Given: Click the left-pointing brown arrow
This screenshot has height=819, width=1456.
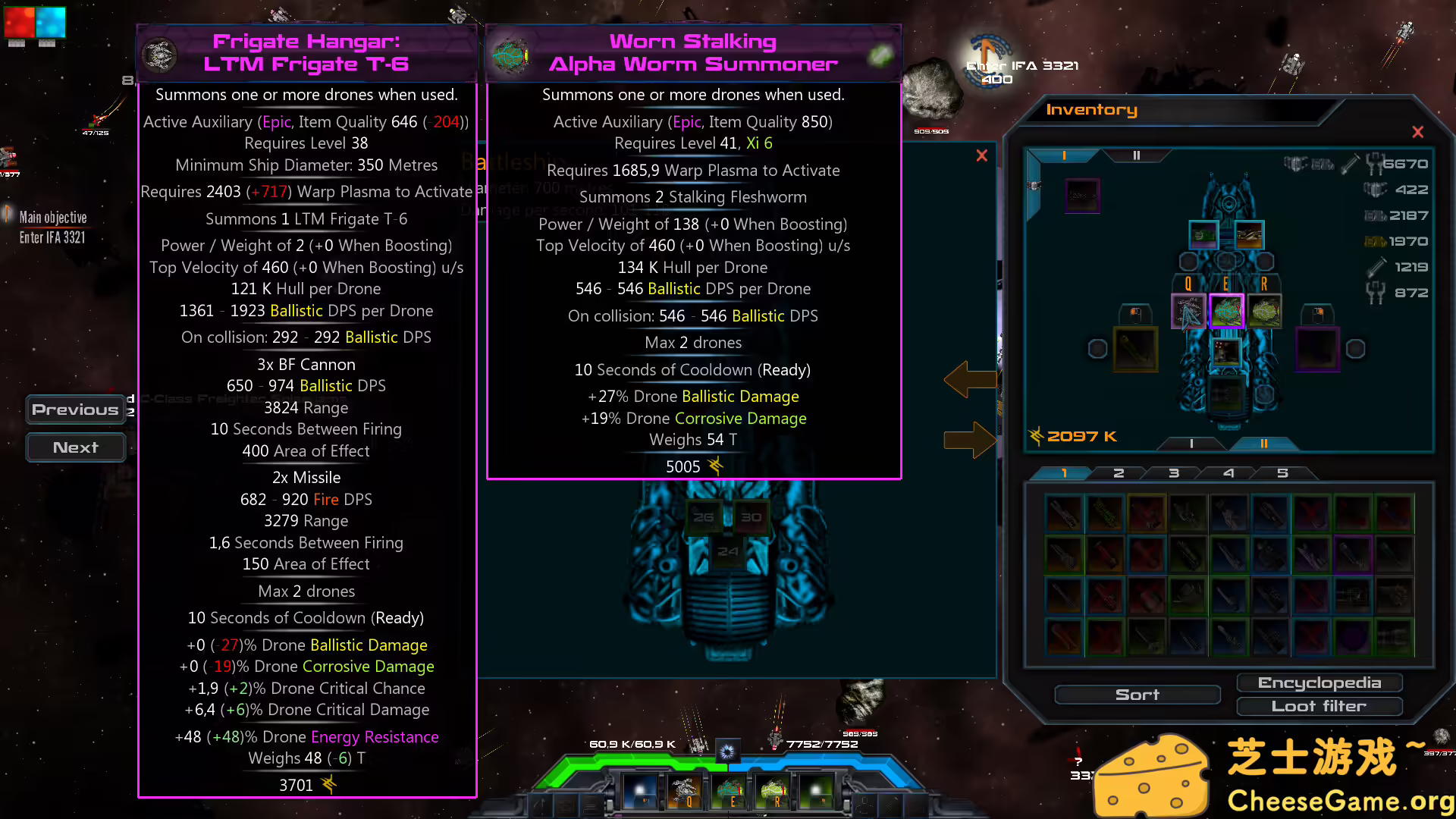Looking at the screenshot, I should click(x=970, y=379).
